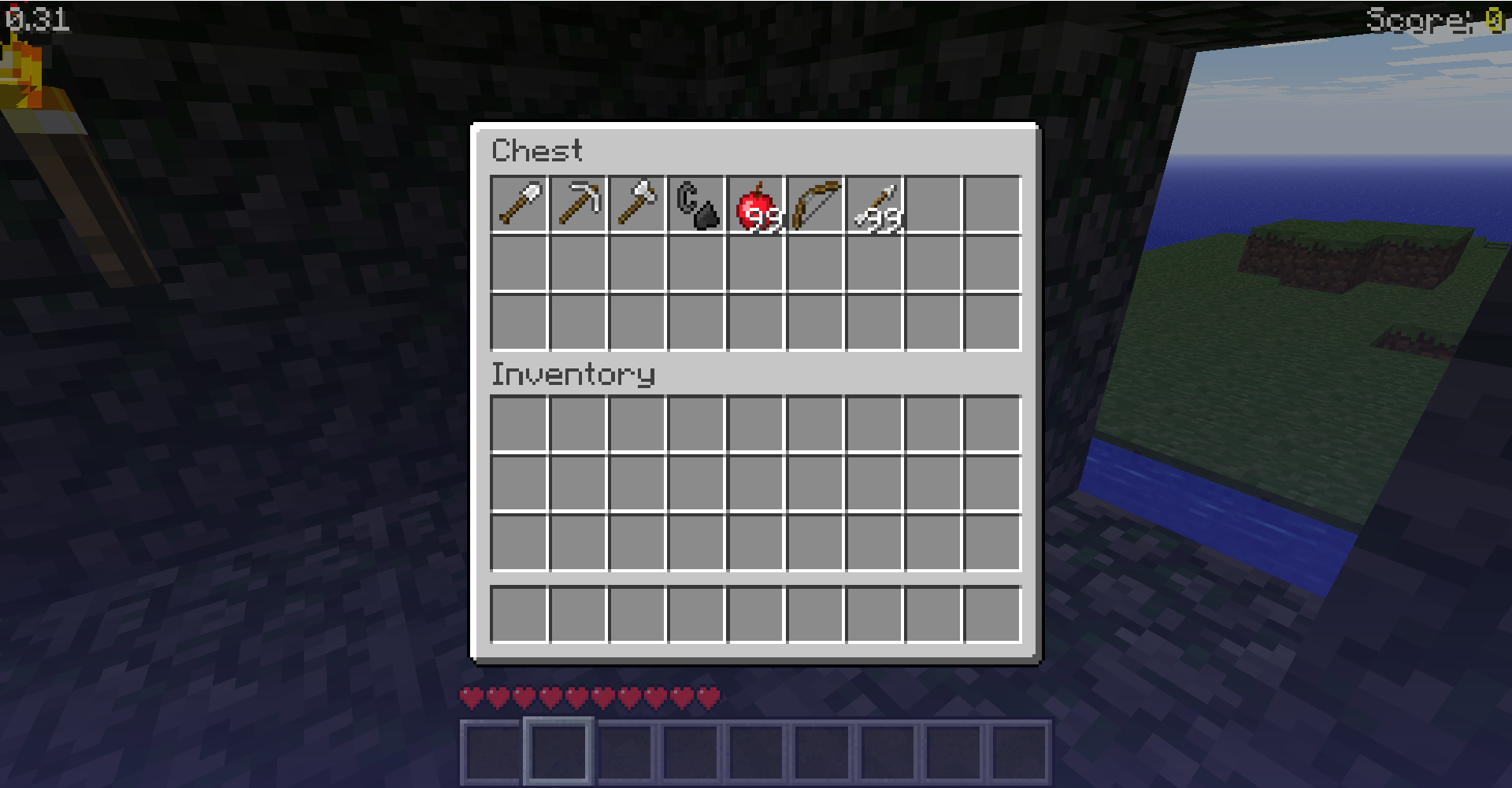Pick up the stack of 99 arrows
The width and height of the screenshot is (1512, 788).
click(875, 205)
